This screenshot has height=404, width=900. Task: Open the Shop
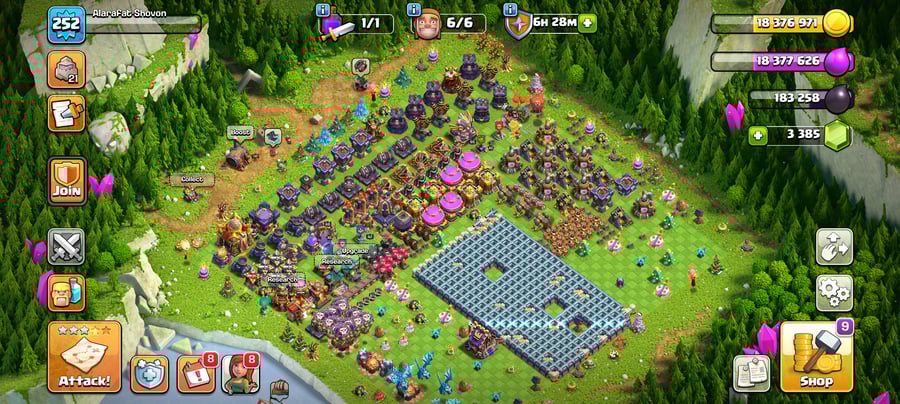tap(816, 357)
